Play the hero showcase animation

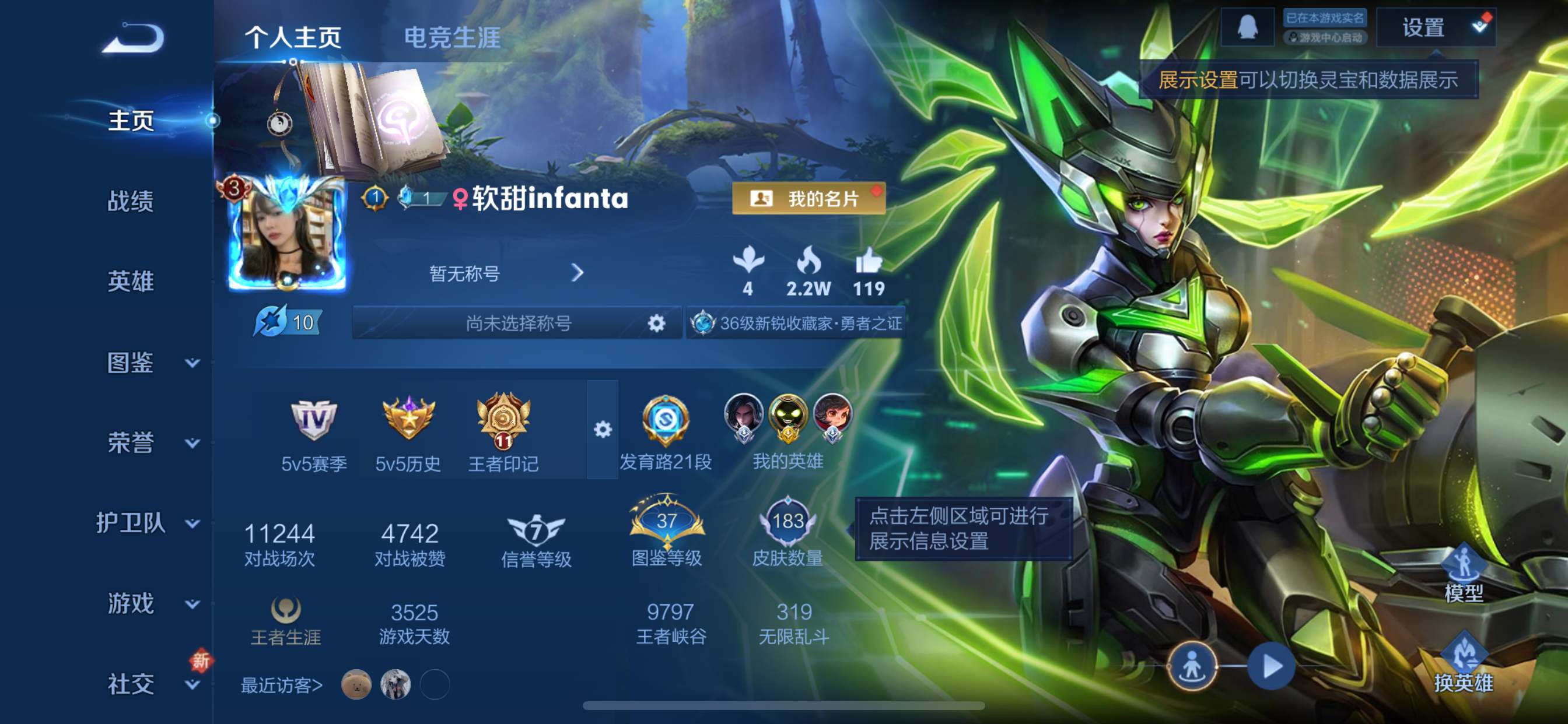coord(1271,666)
